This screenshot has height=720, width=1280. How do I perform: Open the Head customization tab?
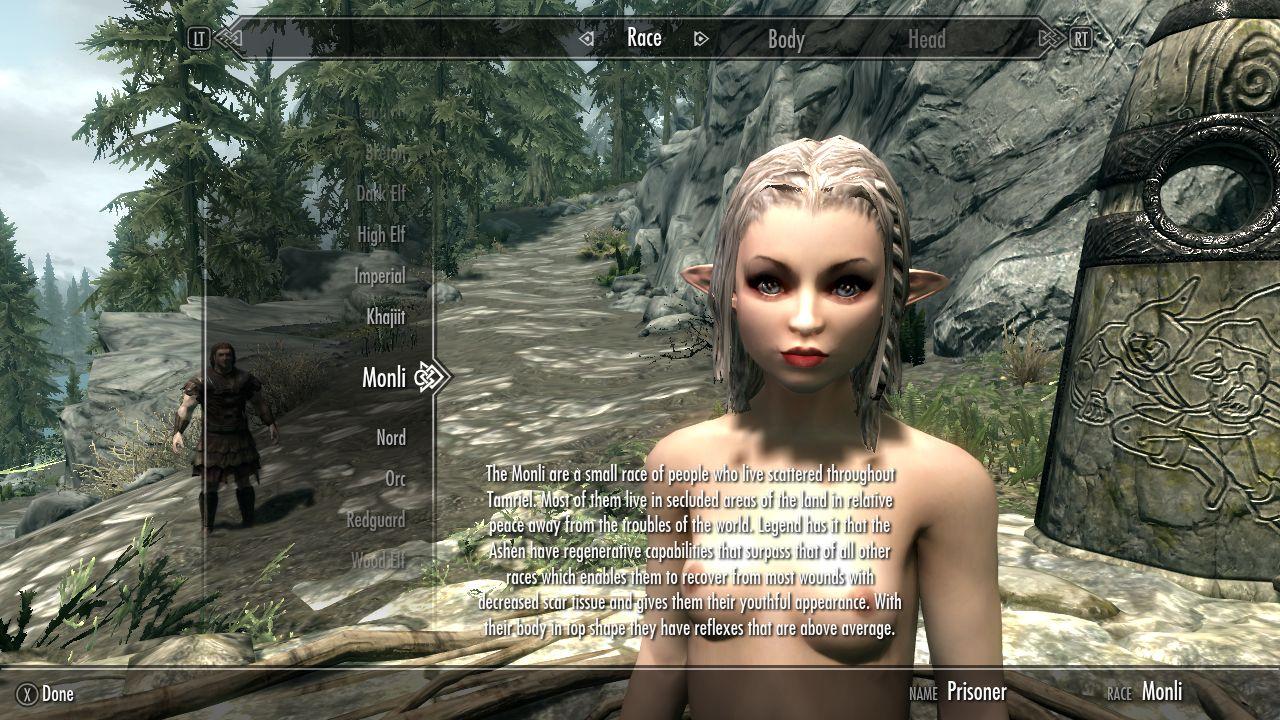tap(926, 39)
